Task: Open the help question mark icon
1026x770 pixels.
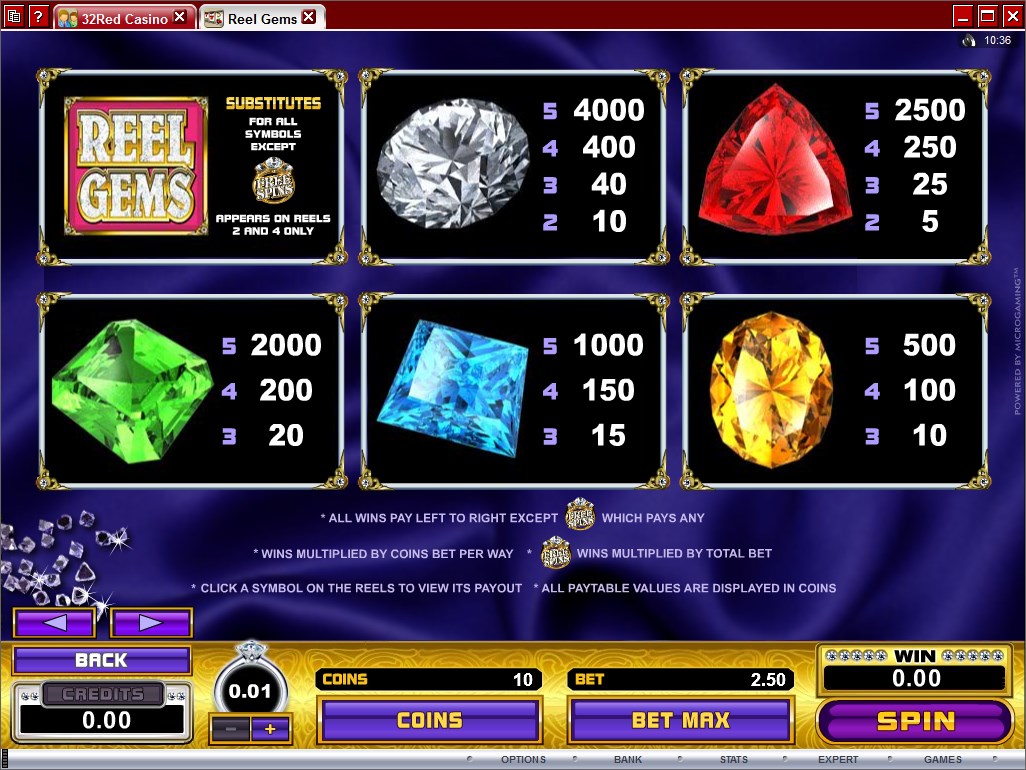Action: tap(38, 16)
